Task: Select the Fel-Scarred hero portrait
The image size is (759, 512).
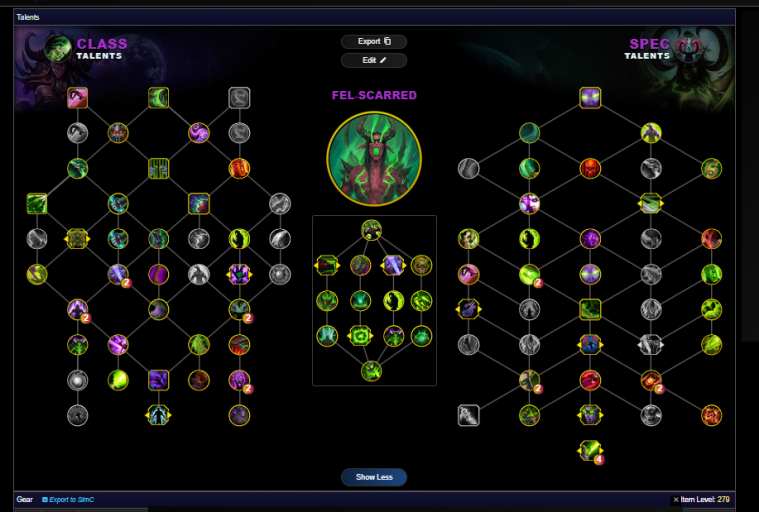Action: tap(374, 157)
